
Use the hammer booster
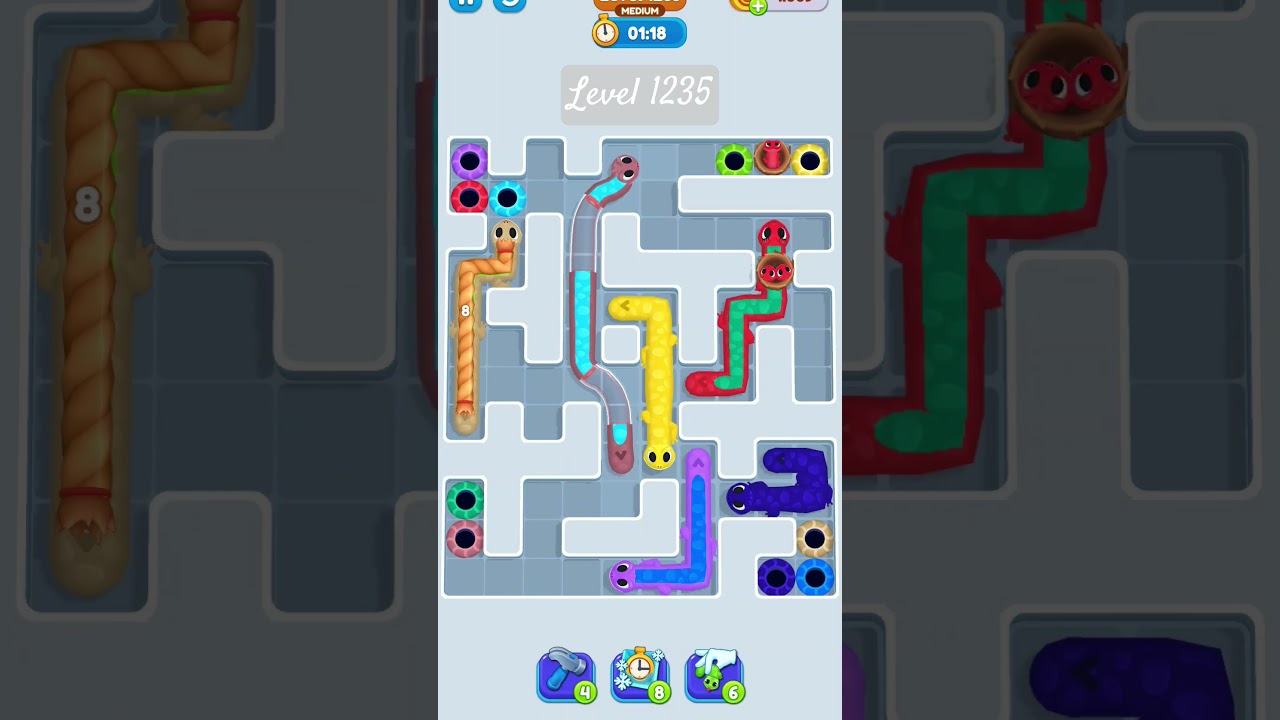tap(566, 674)
